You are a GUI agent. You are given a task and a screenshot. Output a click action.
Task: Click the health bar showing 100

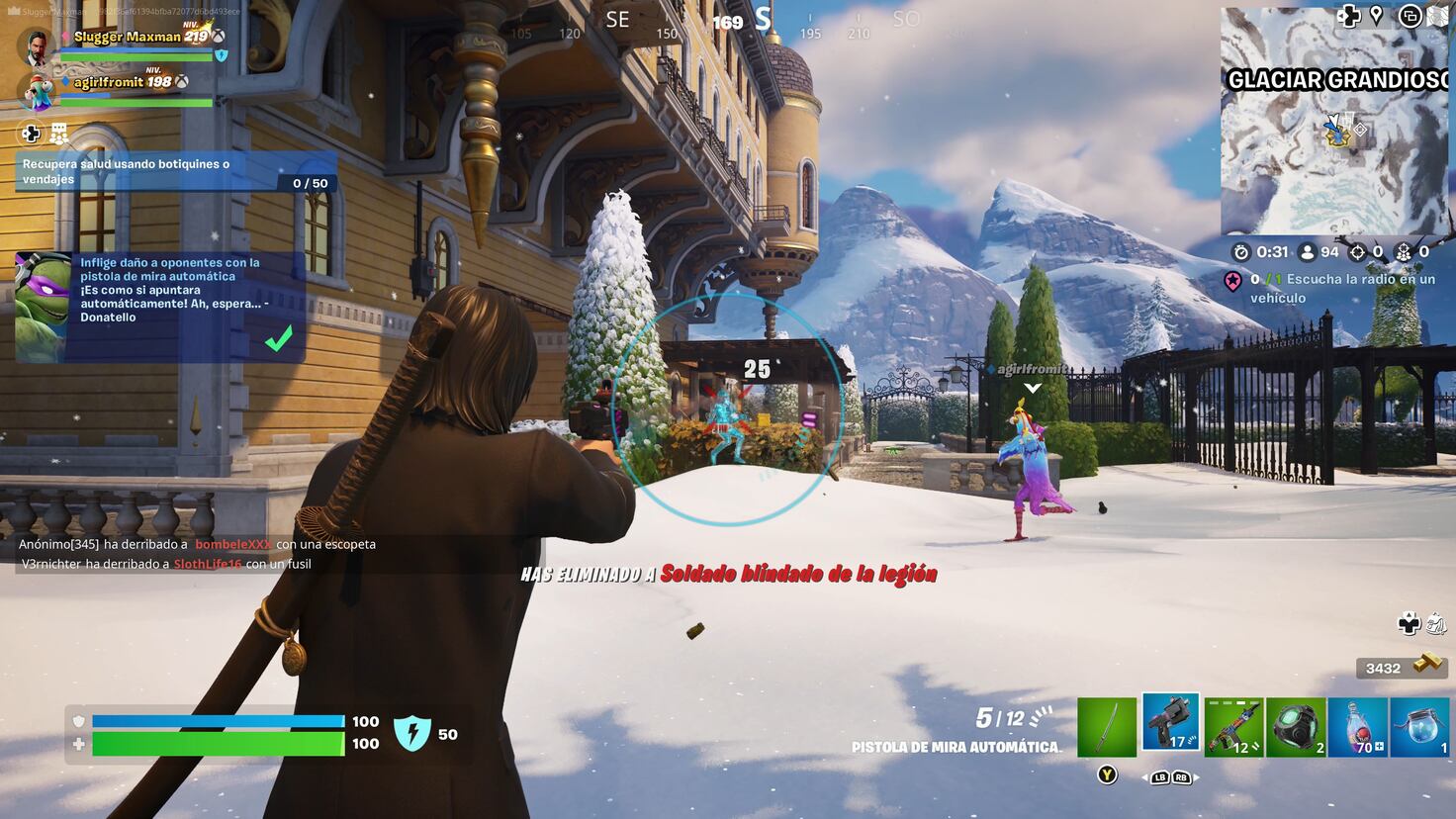point(218,744)
